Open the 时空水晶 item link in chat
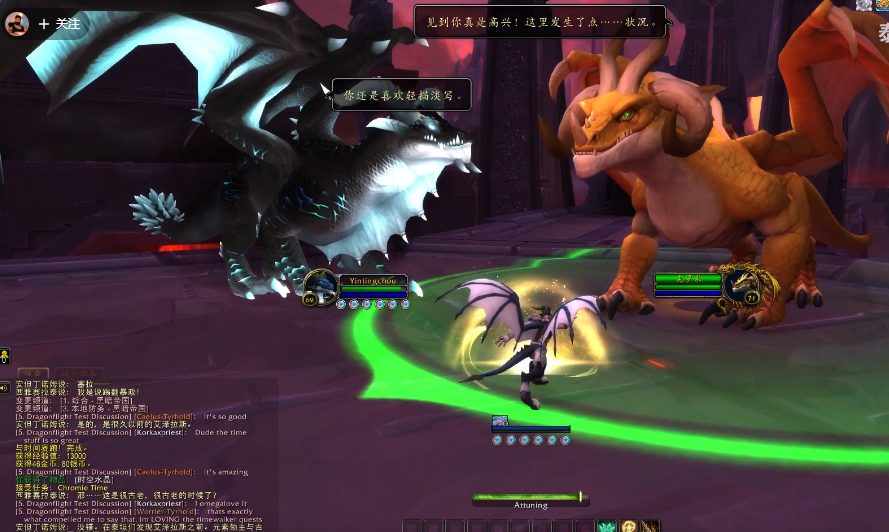 [94, 480]
